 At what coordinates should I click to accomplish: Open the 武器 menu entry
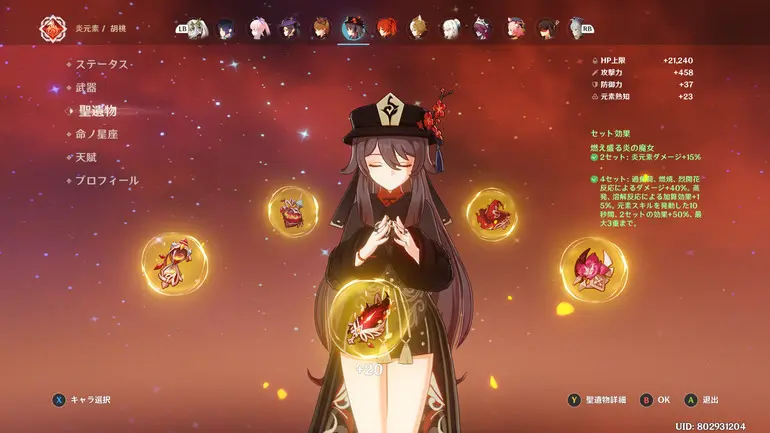click(88, 88)
